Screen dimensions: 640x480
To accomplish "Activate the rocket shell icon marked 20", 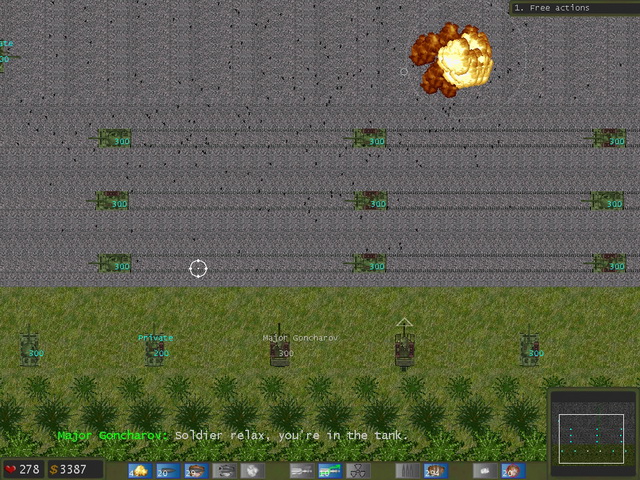I will coord(167,471).
